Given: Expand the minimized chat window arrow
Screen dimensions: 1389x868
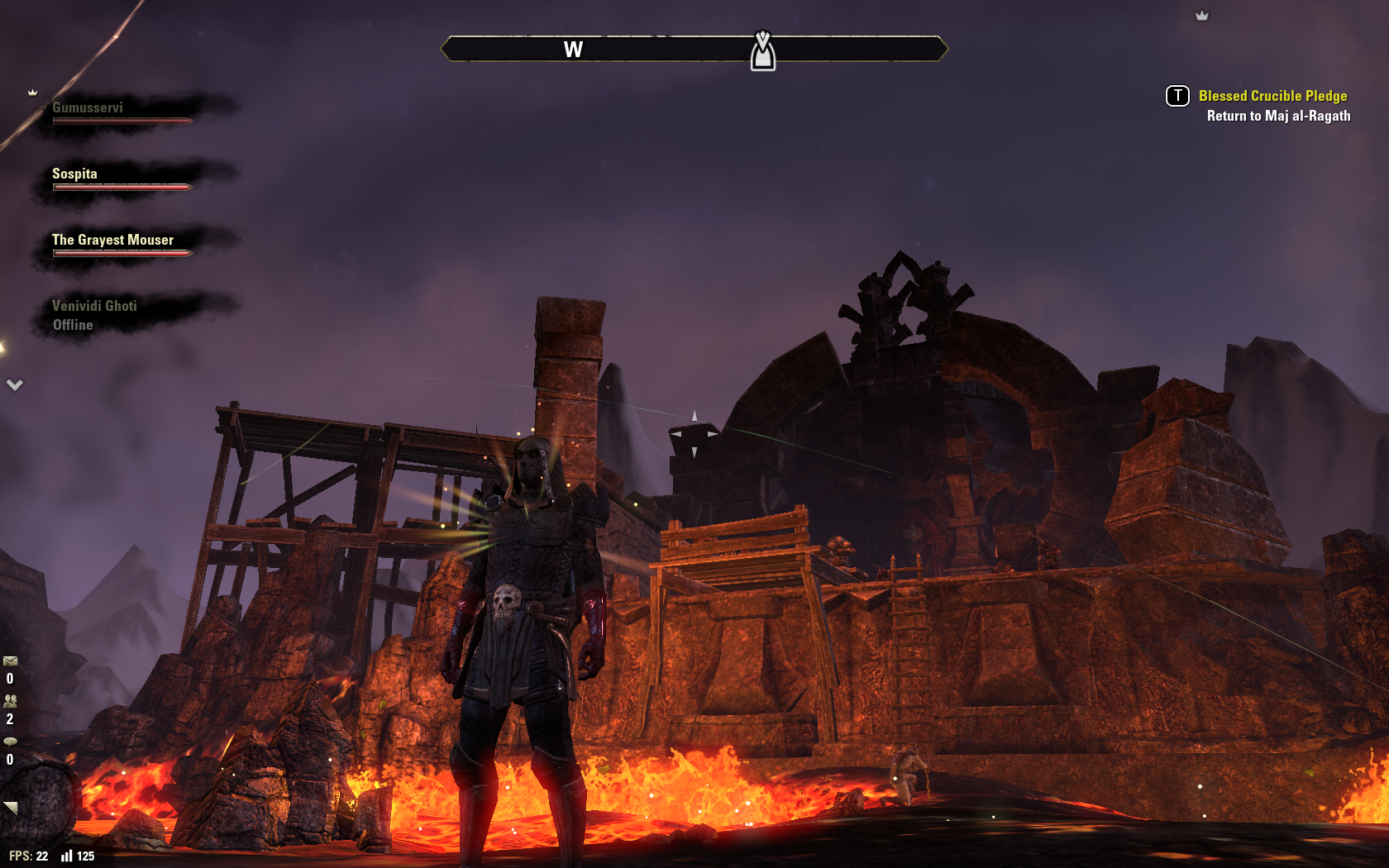Looking at the screenshot, I should tap(11, 807).
